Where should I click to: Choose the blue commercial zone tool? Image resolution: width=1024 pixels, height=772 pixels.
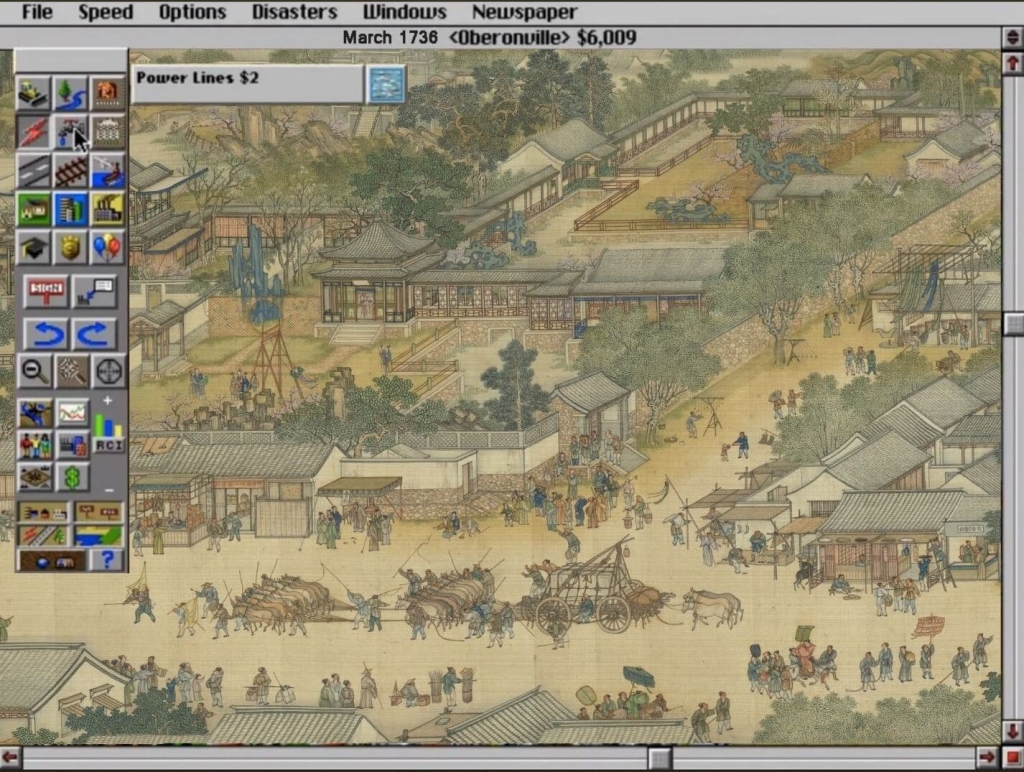[x=70, y=208]
